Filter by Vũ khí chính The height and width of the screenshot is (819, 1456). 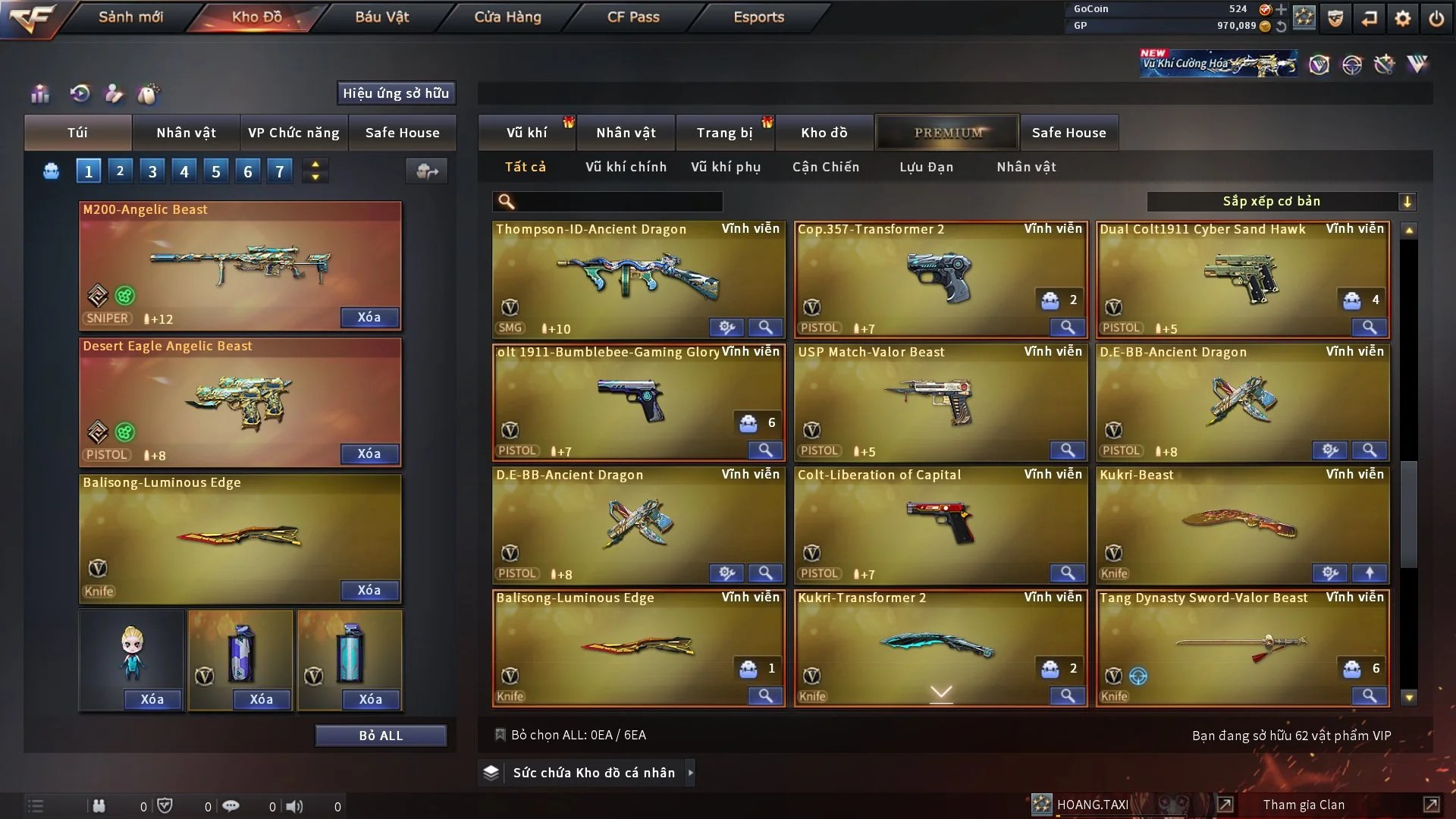(x=626, y=167)
